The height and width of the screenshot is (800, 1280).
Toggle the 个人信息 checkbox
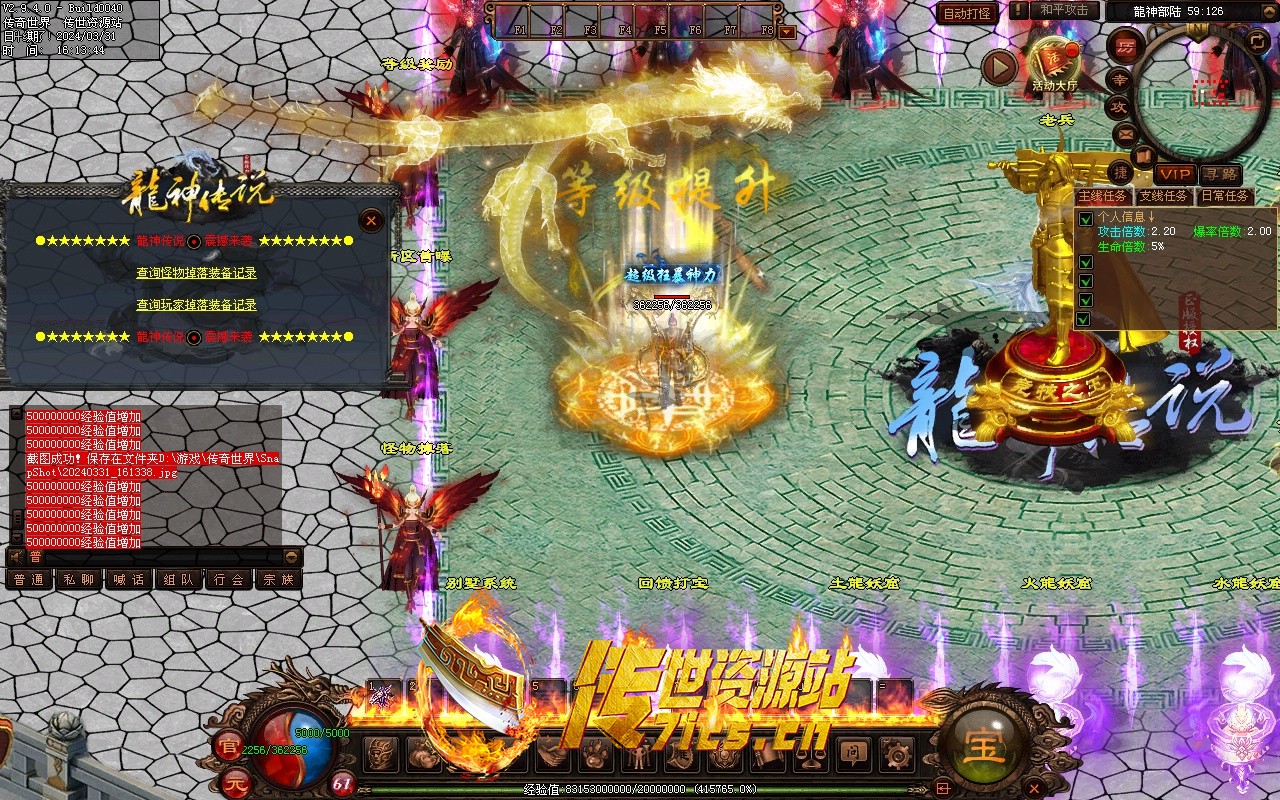pos(1085,219)
